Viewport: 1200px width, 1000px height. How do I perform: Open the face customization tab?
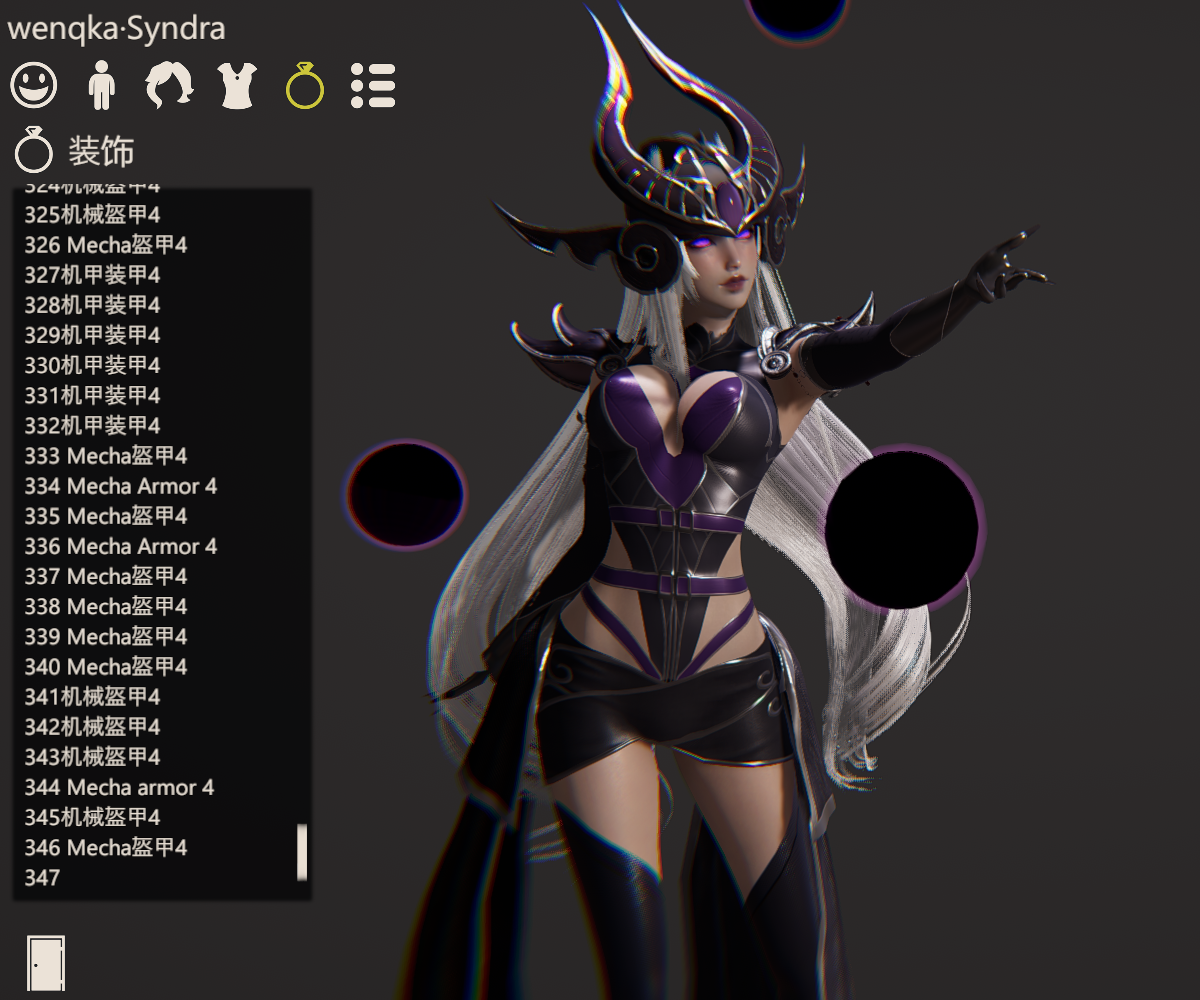(x=34, y=85)
